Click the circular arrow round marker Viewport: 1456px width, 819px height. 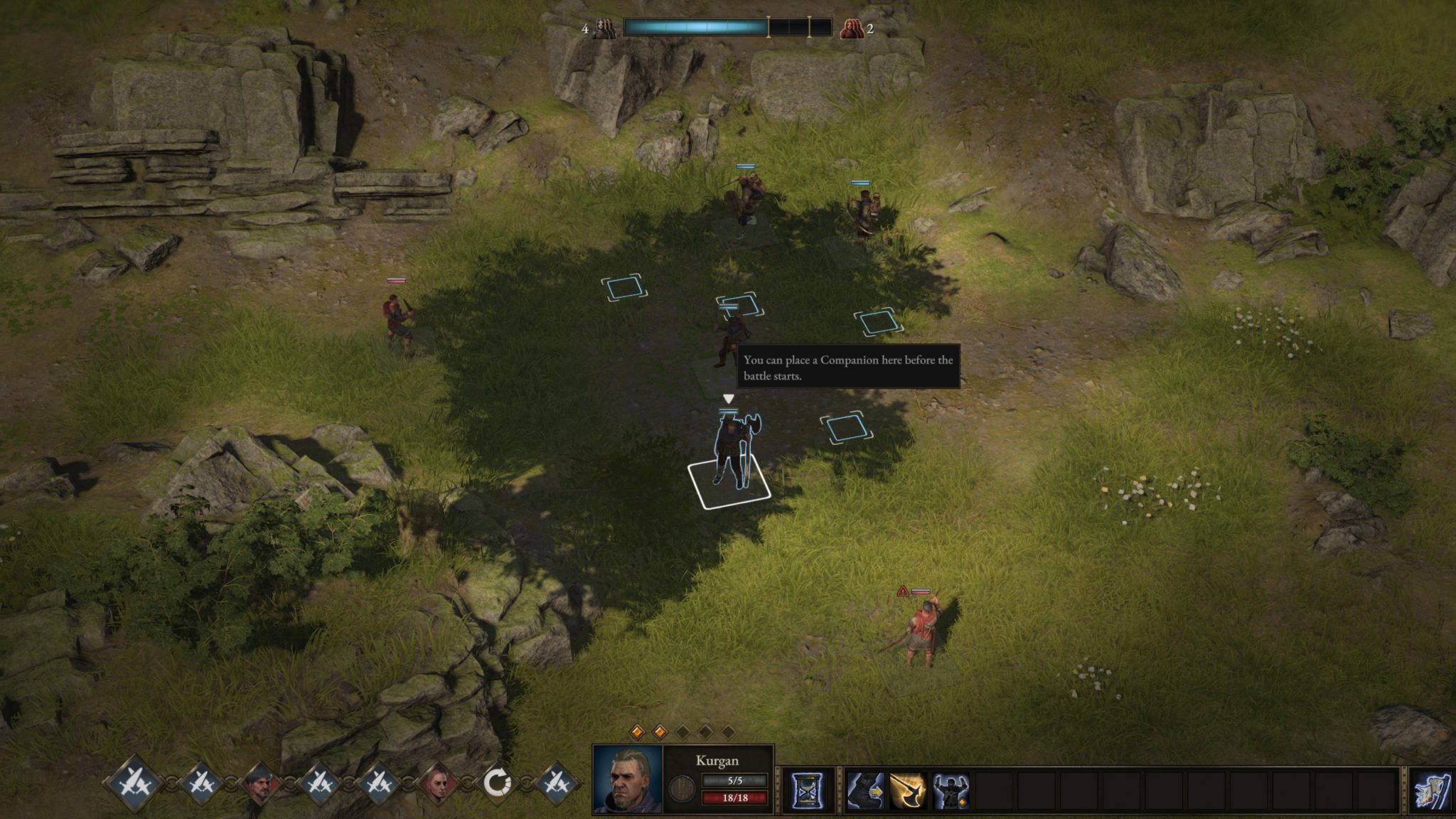[497, 784]
